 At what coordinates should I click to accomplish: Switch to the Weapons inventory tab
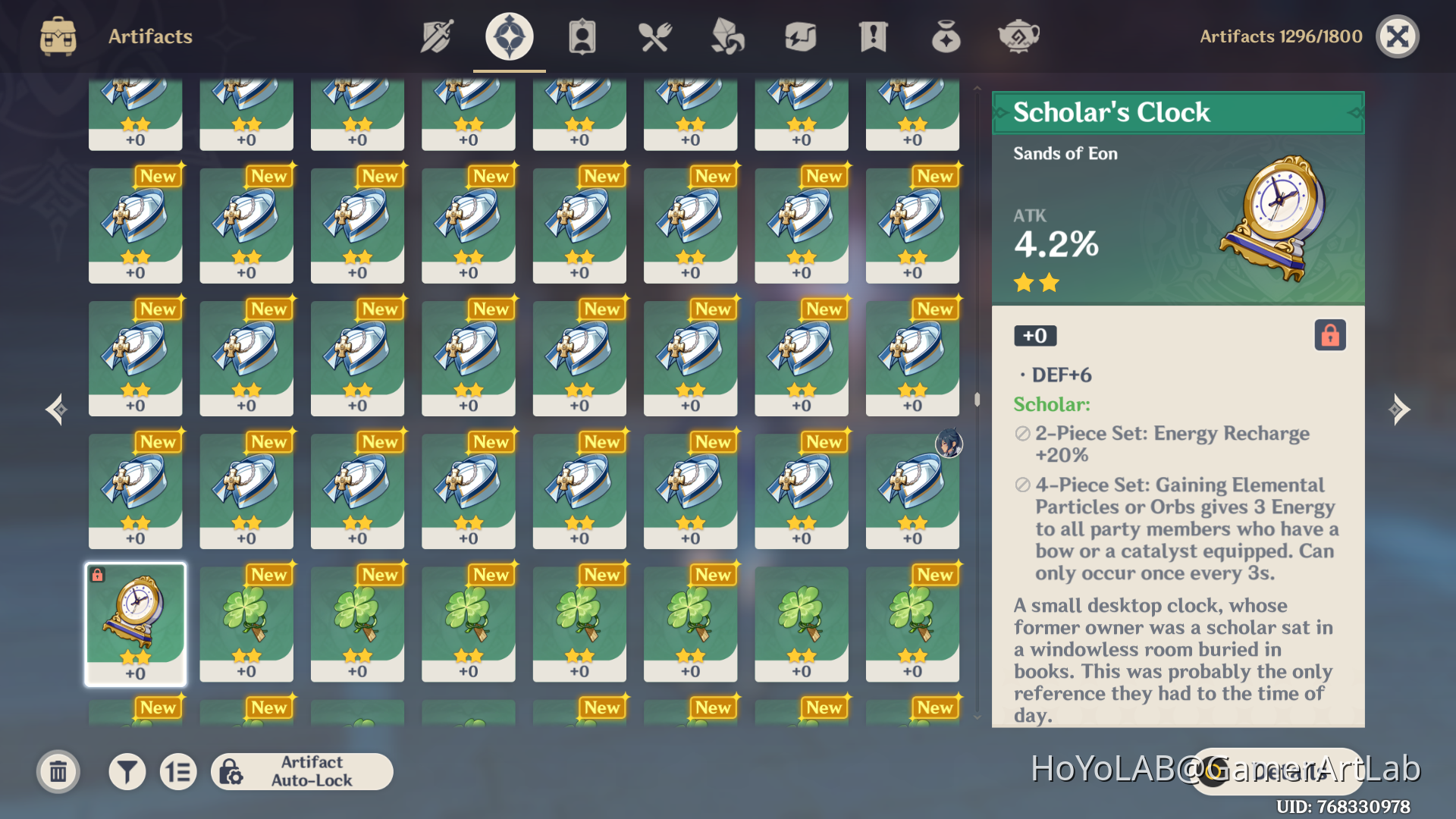tap(436, 36)
